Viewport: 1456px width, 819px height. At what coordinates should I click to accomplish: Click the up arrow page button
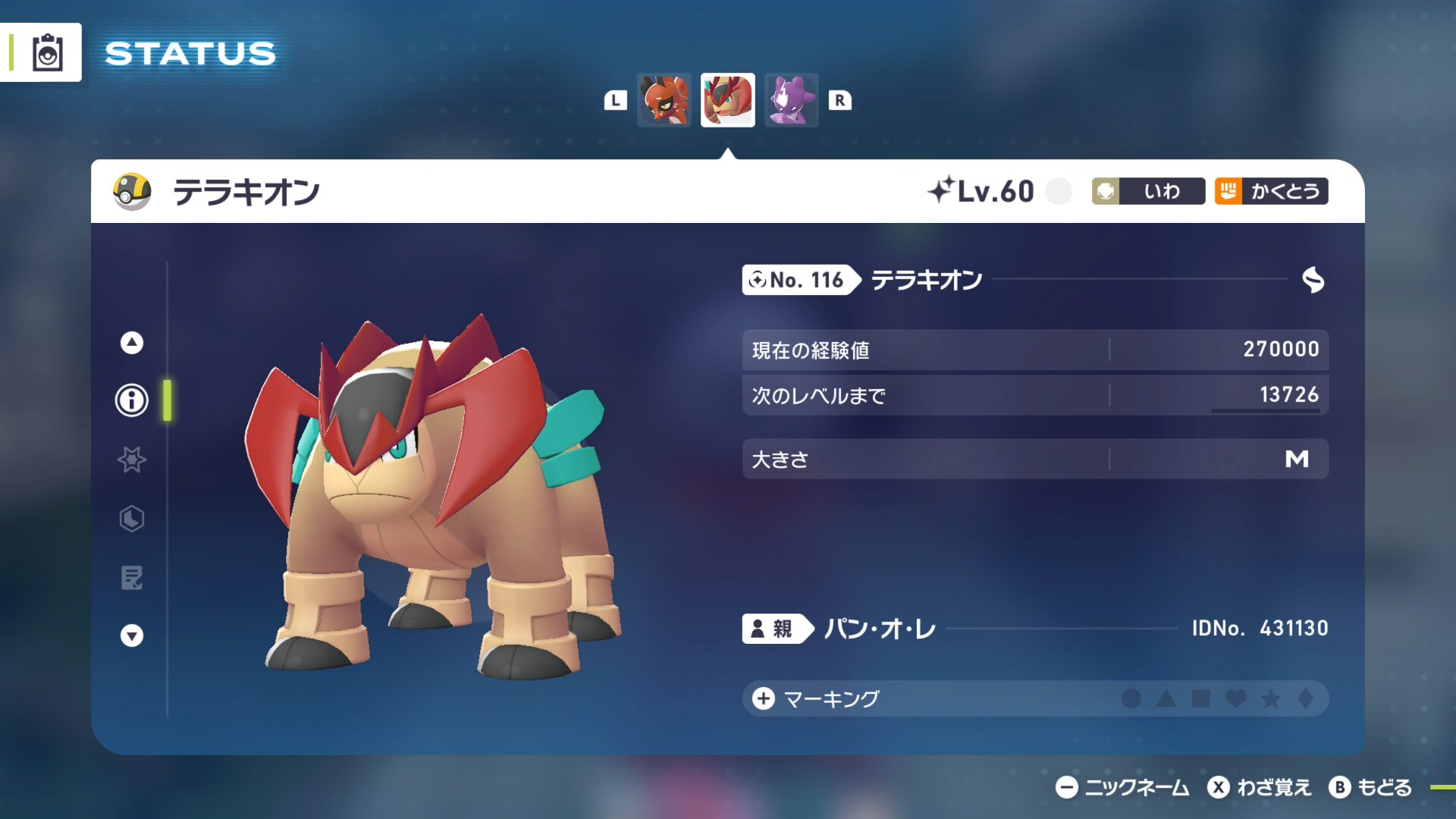tap(132, 343)
